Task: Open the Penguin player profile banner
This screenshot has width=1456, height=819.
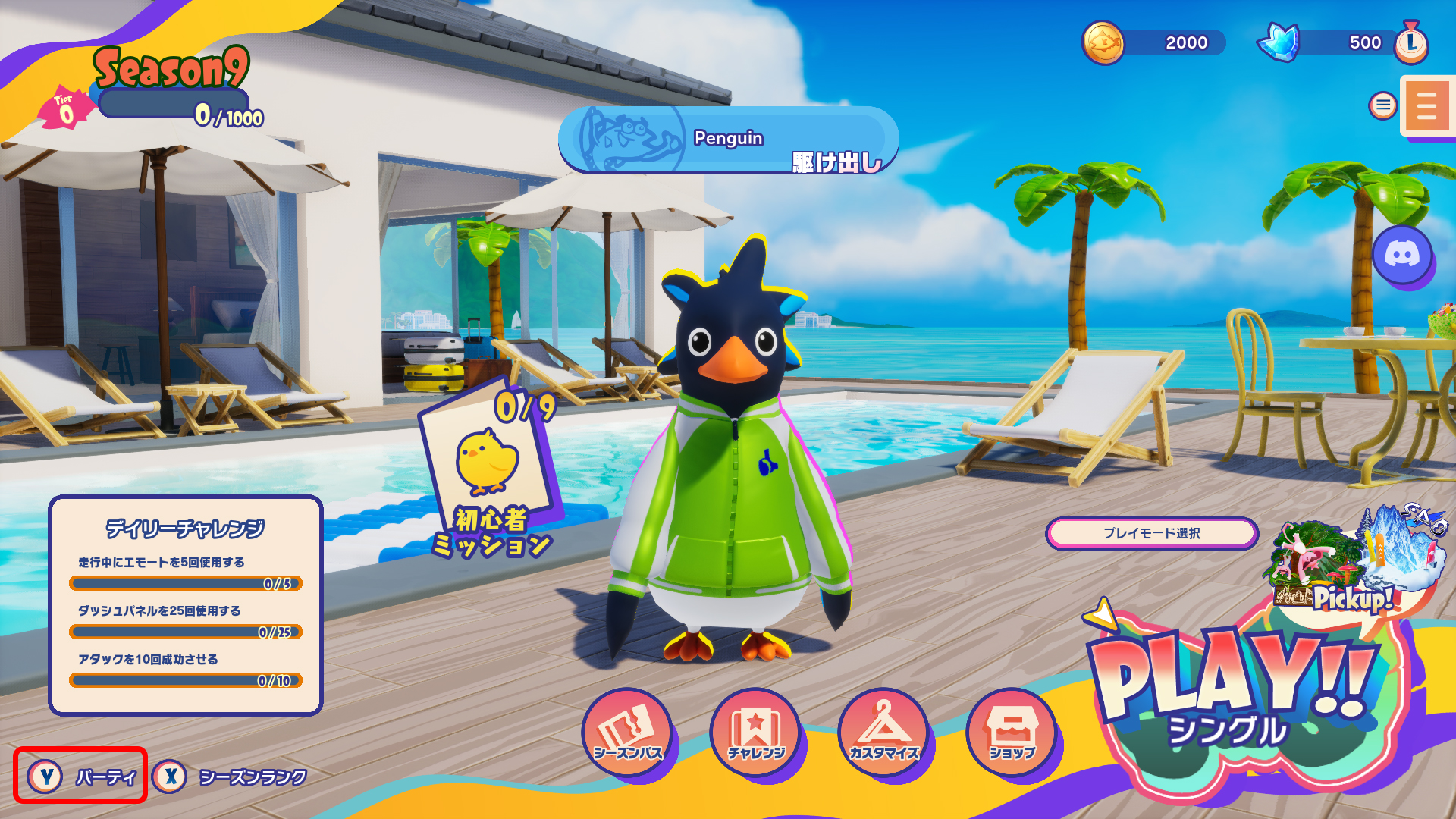Action: click(x=728, y=140)
